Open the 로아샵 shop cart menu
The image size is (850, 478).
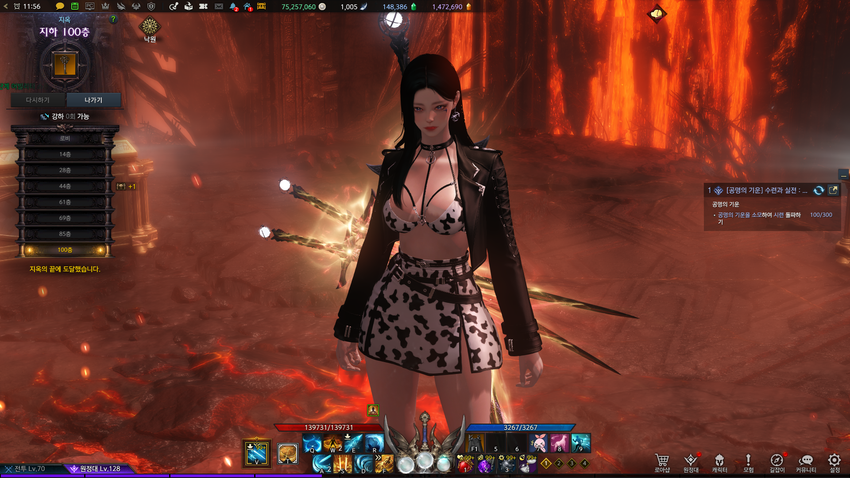click(662, 460)
